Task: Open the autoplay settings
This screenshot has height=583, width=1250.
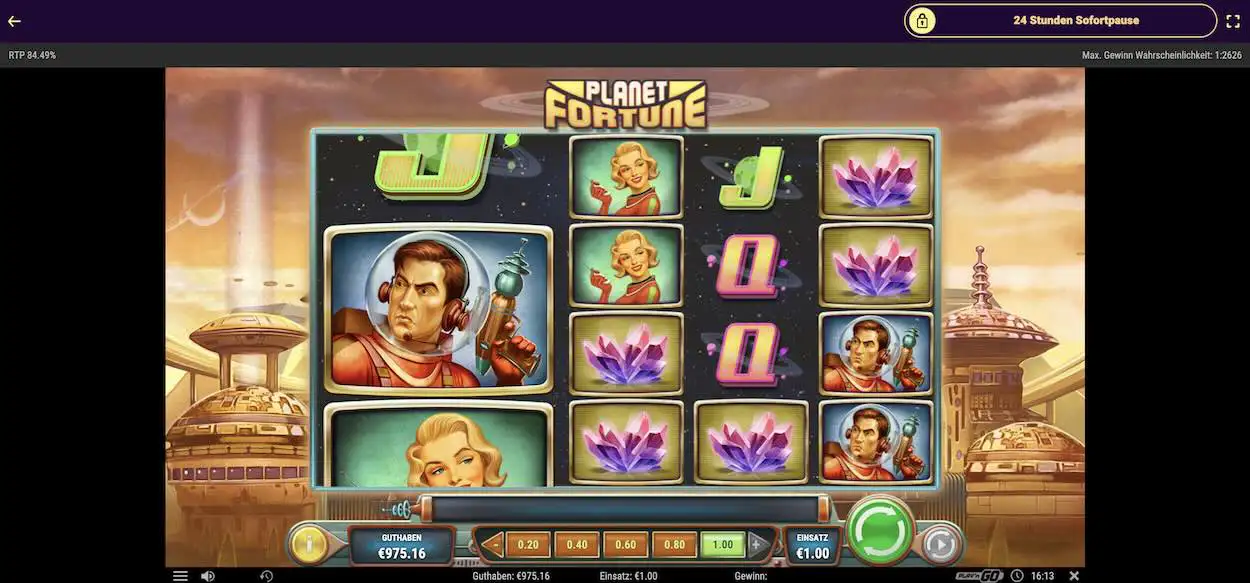Action: pyautogui.click(x=939, y=544)
